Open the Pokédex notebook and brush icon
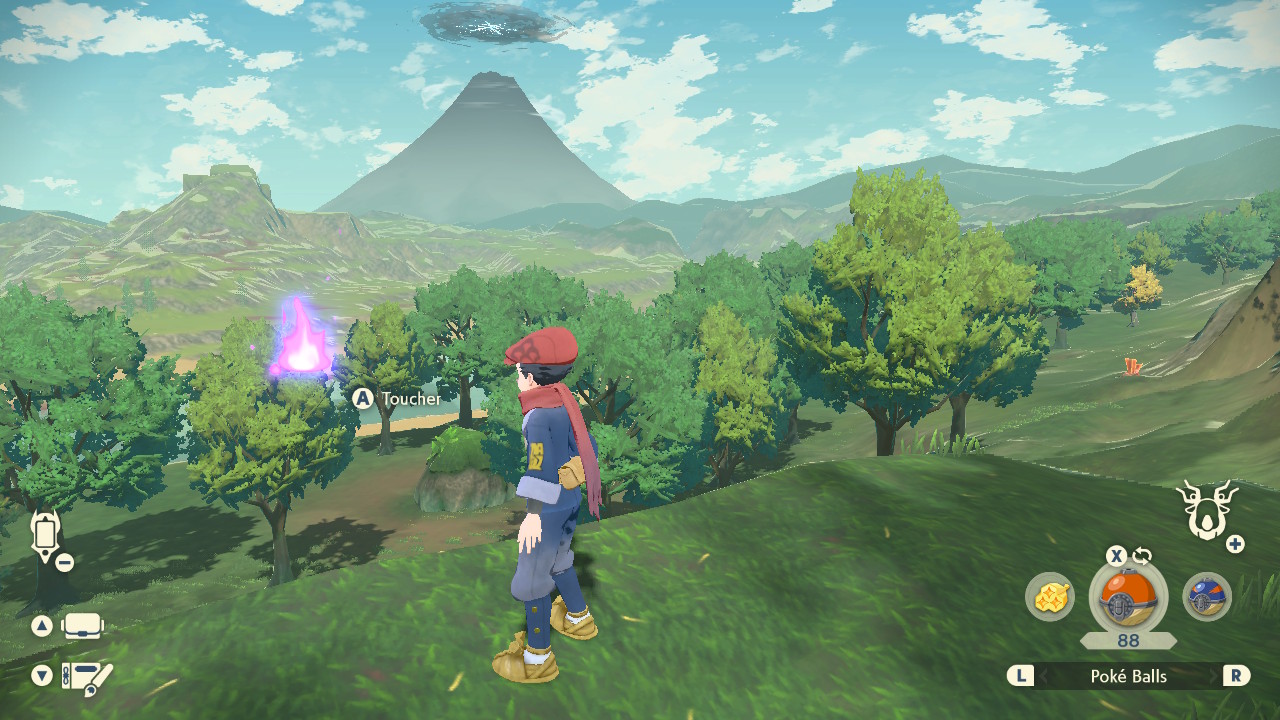Image resolution: width=1280 pixels, height=720 pixels. [87, 677]
